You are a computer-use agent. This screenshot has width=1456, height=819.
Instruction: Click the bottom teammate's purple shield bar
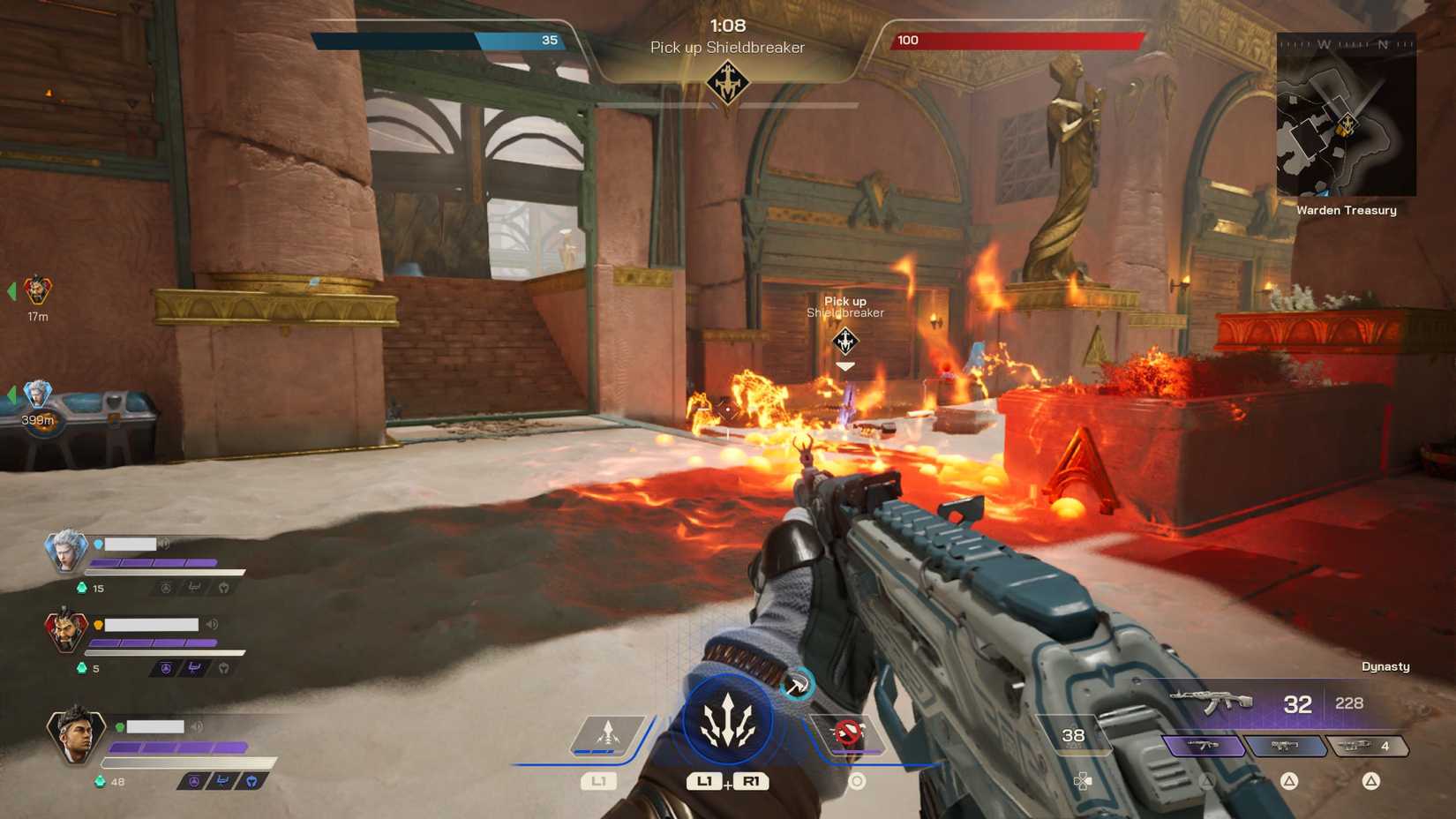click(176, 747)
